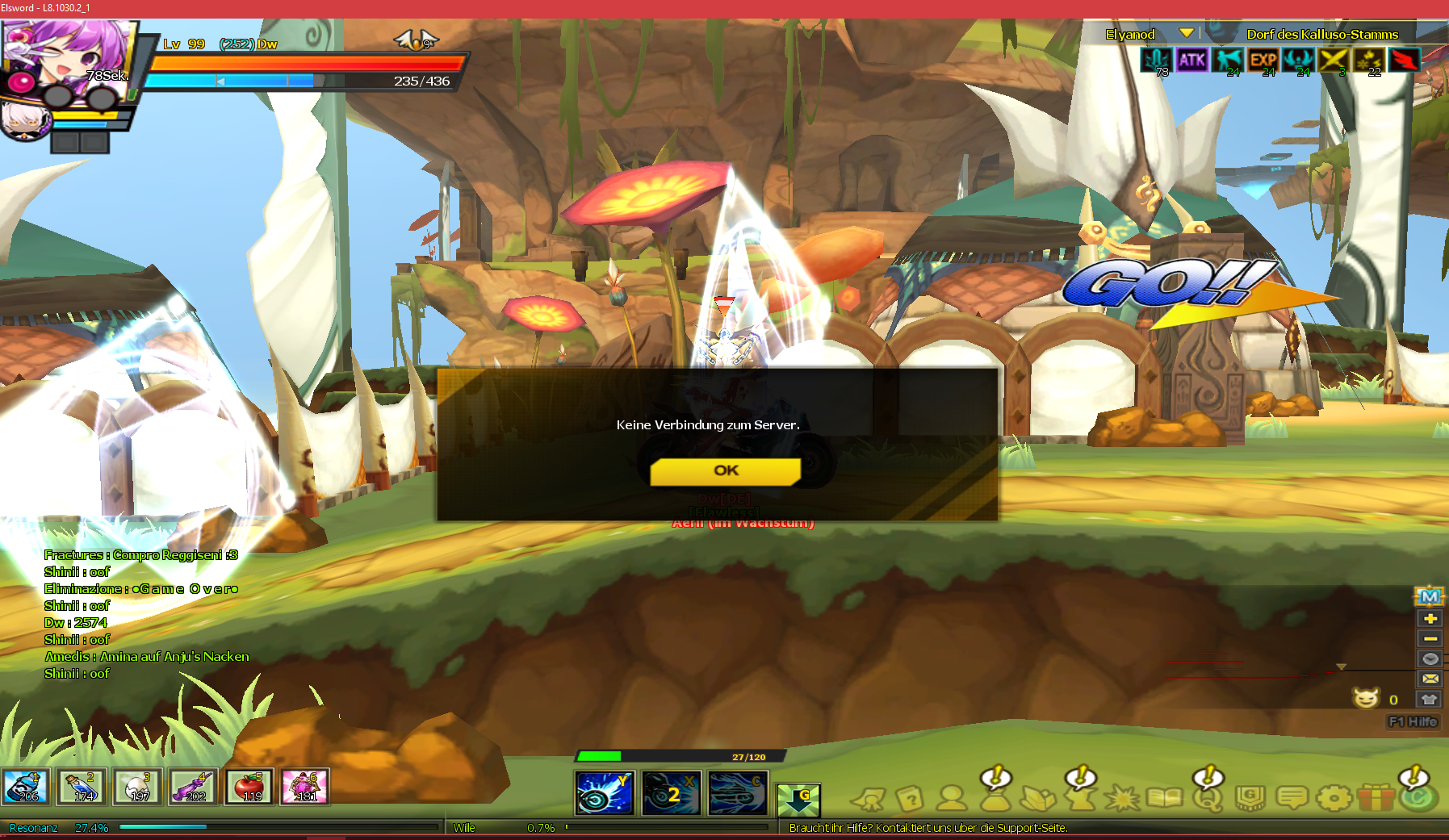Click the F1 Hilfe help button
1449x840 pixels.
point(1413,721)
